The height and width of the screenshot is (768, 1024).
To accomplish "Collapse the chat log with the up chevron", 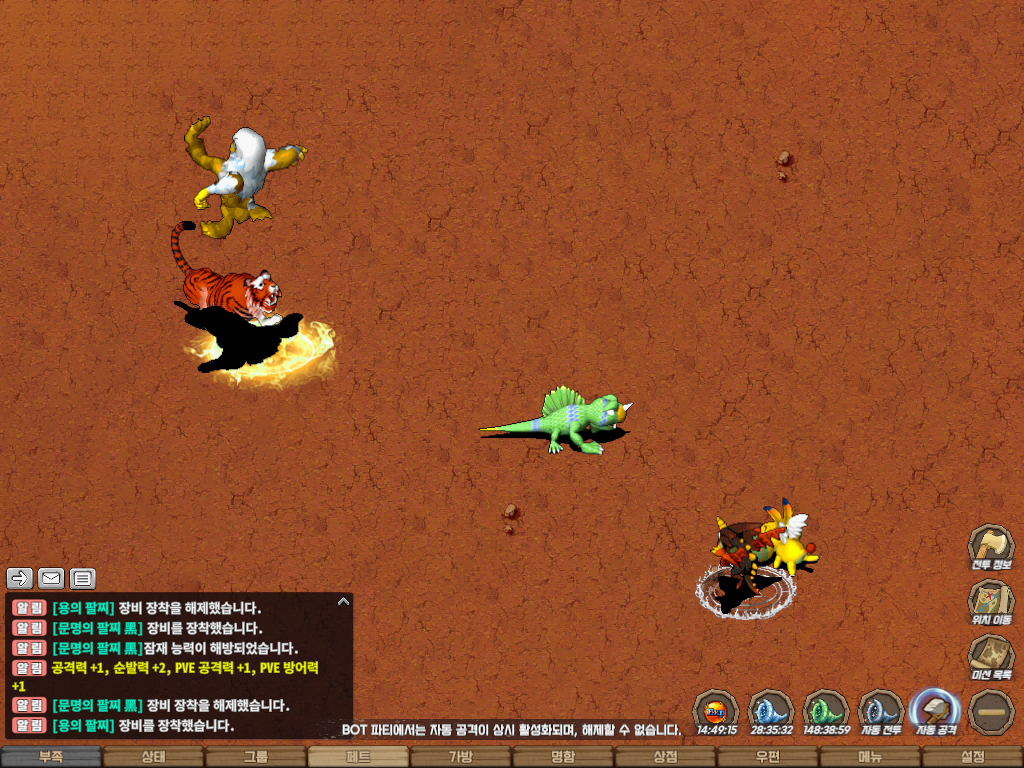I will click(x=343, y=602).
